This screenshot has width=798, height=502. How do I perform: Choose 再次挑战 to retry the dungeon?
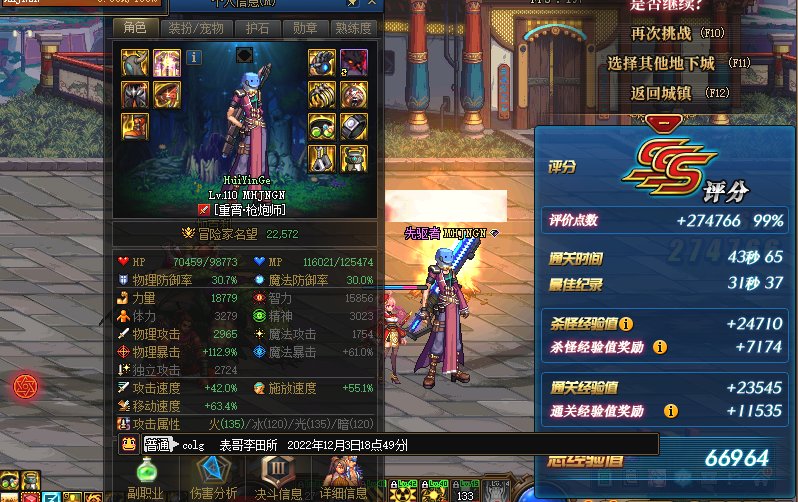(662, 33)
